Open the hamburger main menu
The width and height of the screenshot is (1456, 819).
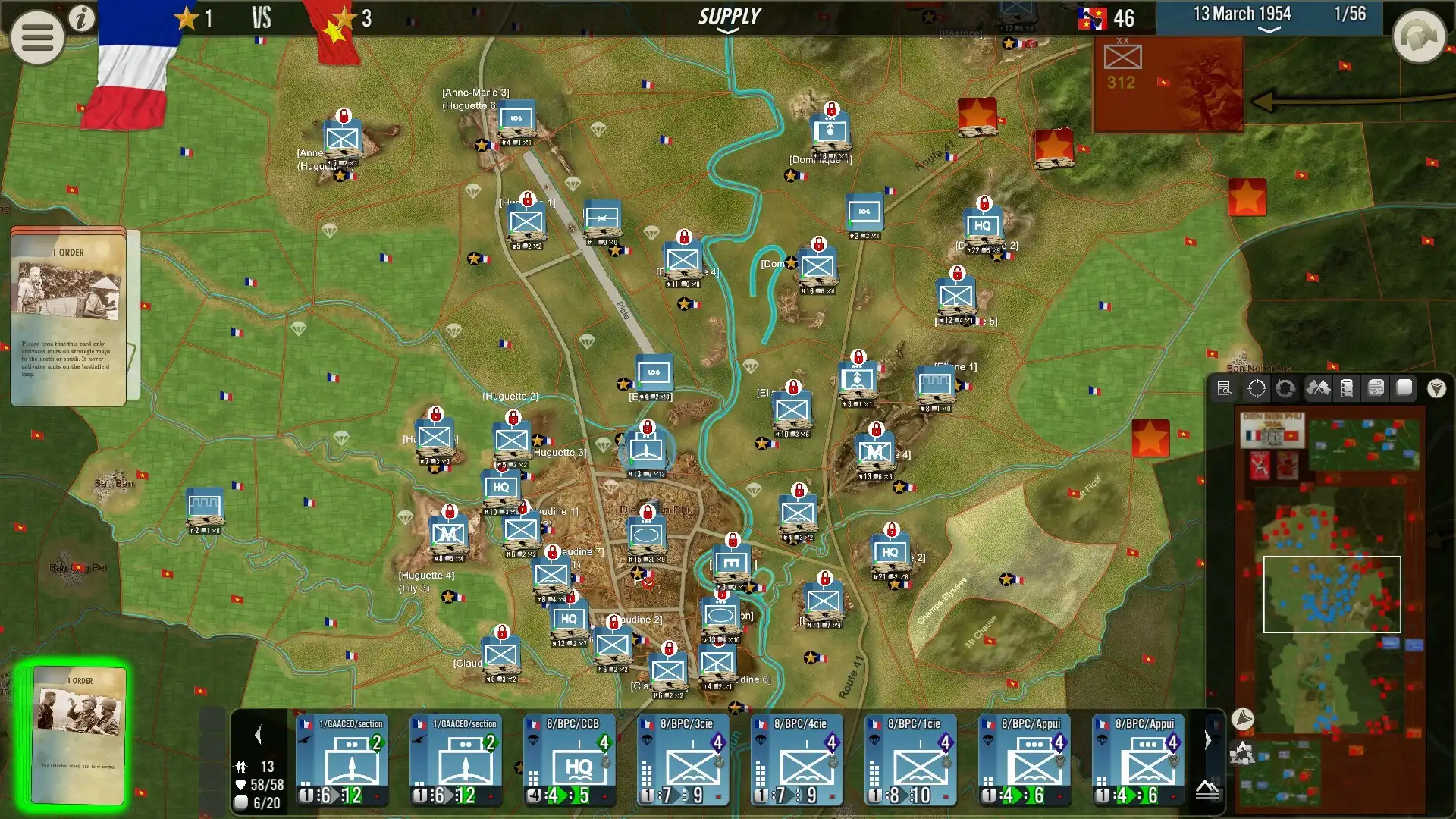tap(36, 36)
